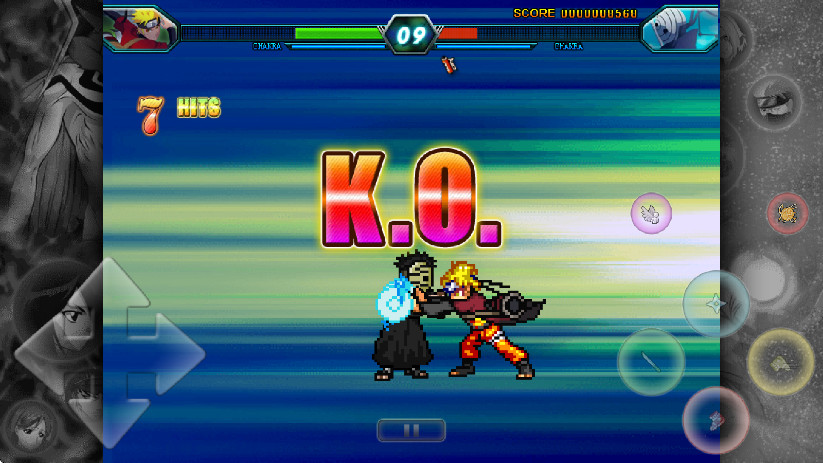Activate the pink winged skill button

(x=651, y=212)
